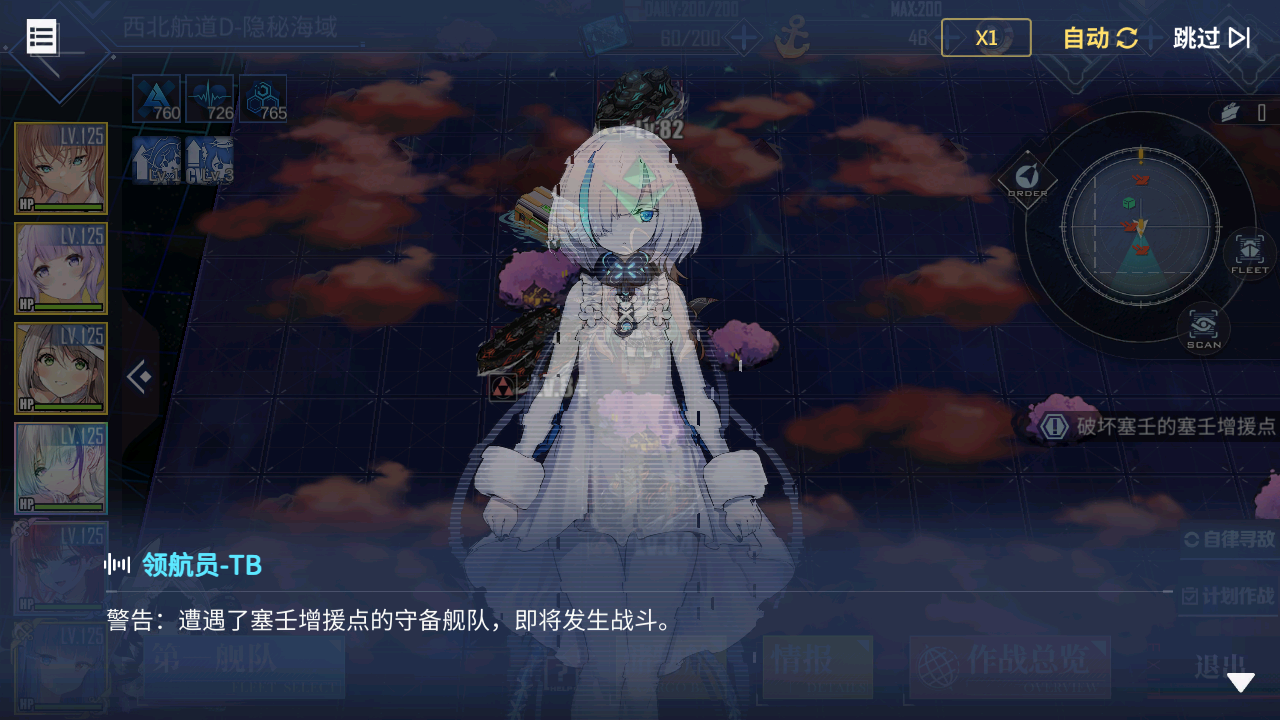The image size is (1280, 720).
Task: Open the dialogue log list icon
Action: tap(42, 37)
